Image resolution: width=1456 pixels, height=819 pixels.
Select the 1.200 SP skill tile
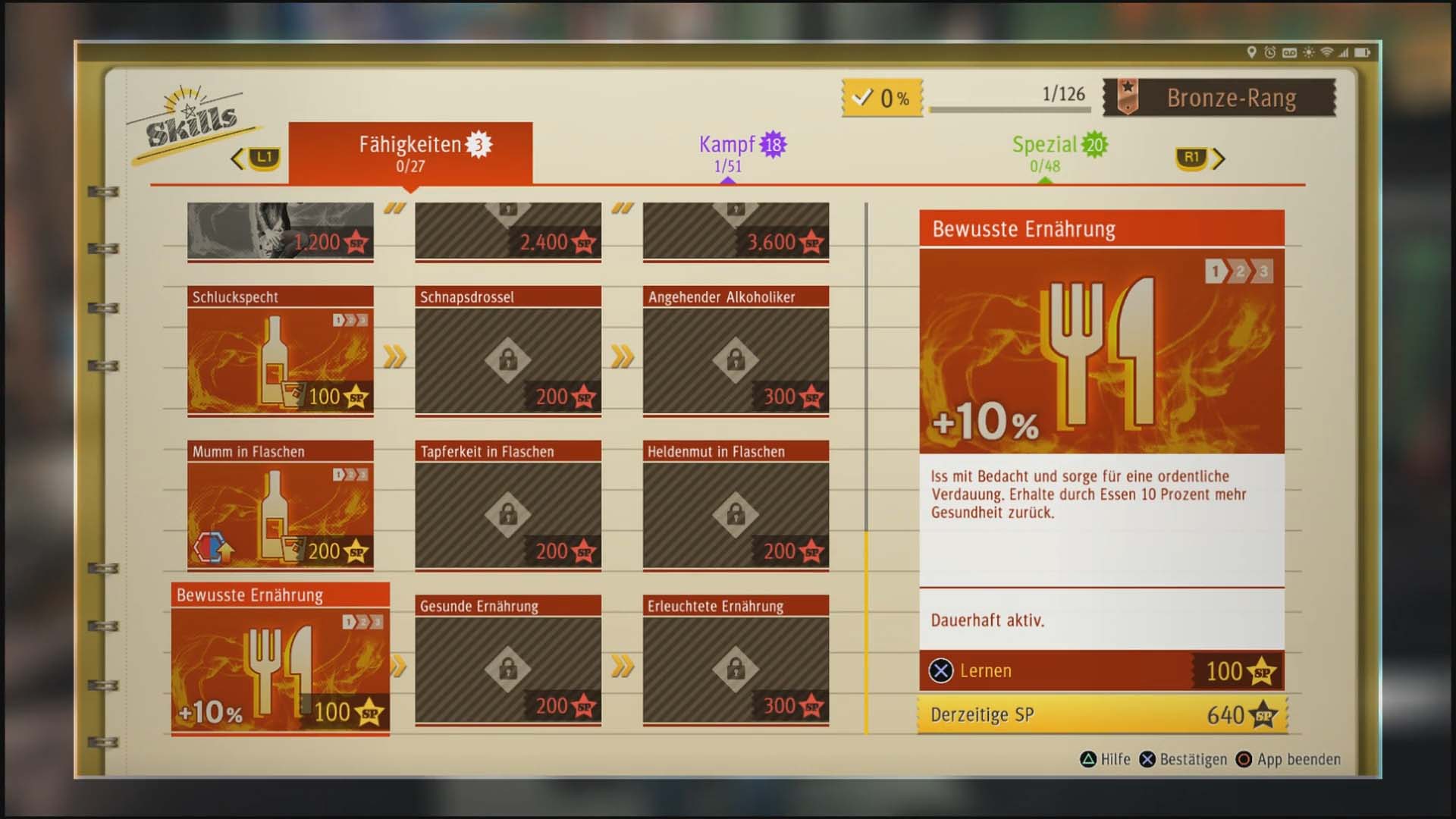click(280, 231)
